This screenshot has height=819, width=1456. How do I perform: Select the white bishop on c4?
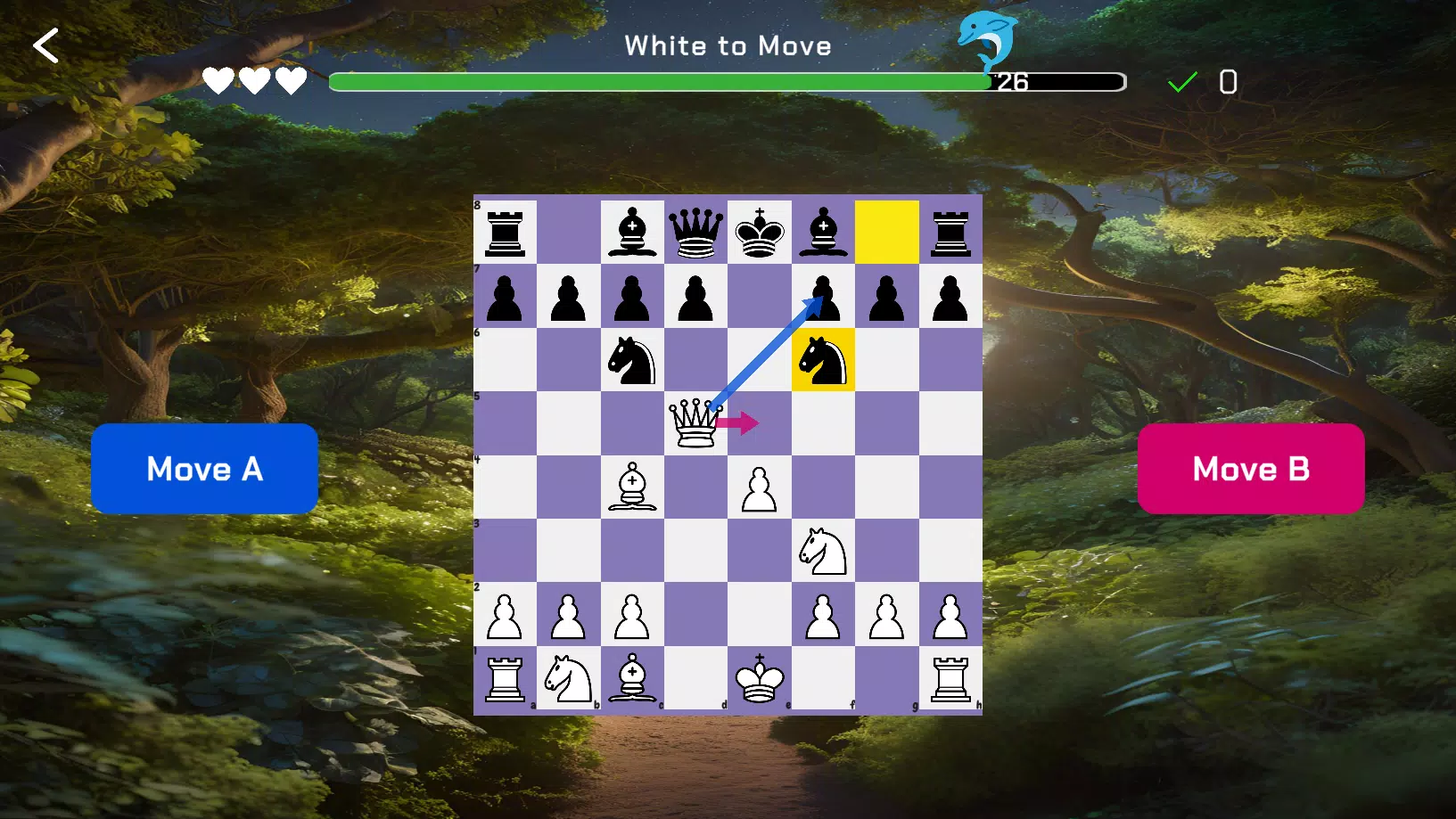(x=633, y=487)
